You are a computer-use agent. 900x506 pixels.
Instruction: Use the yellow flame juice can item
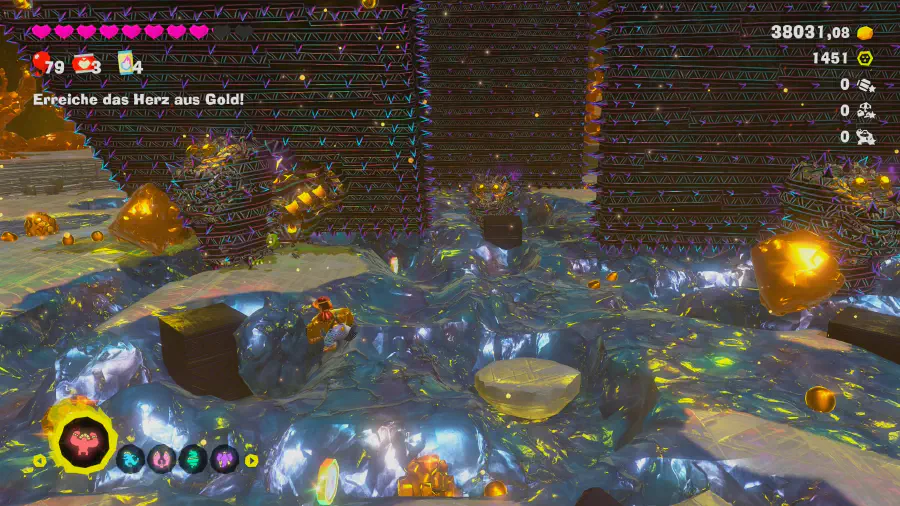point(126,64)
